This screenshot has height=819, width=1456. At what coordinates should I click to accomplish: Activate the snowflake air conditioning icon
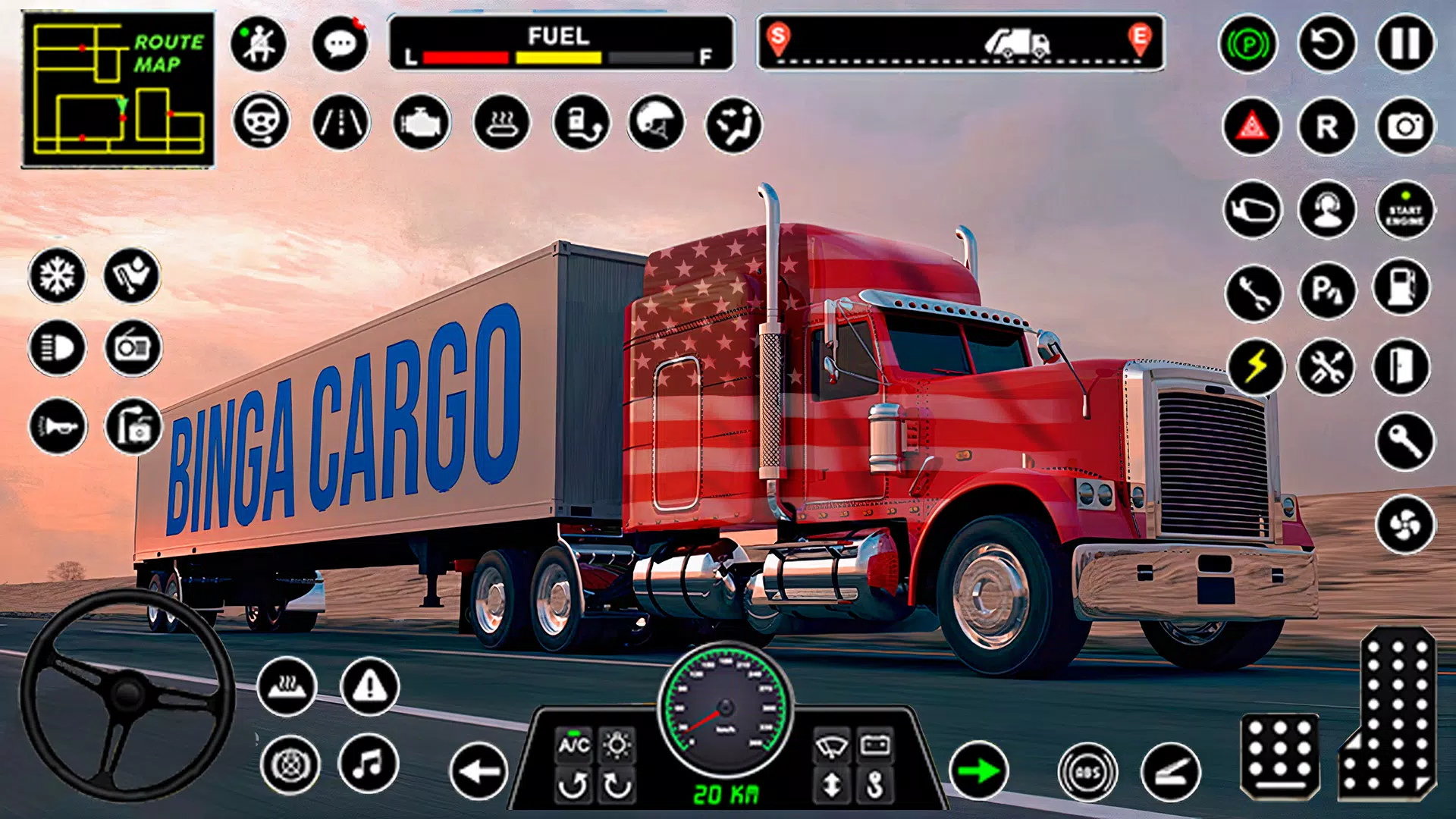point(57,275)
